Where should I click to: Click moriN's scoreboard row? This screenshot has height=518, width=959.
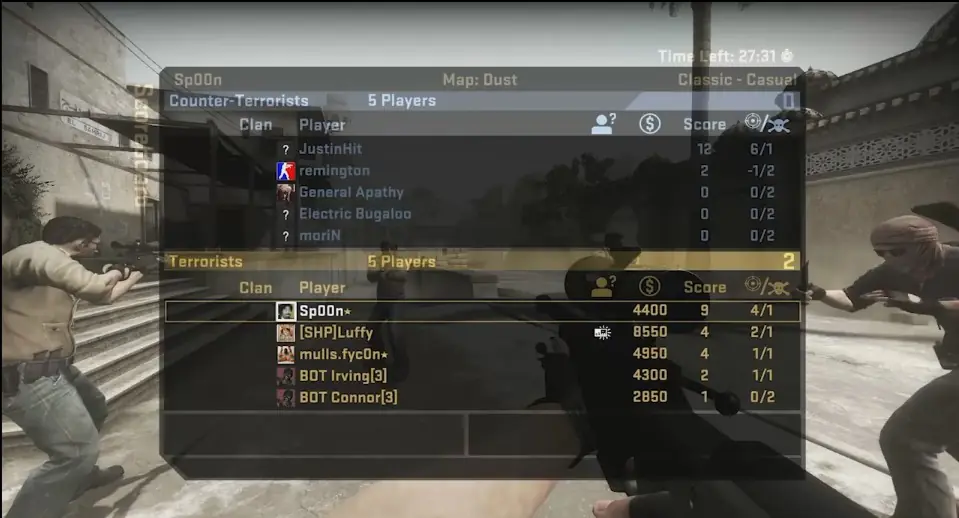tap(319, 236)
